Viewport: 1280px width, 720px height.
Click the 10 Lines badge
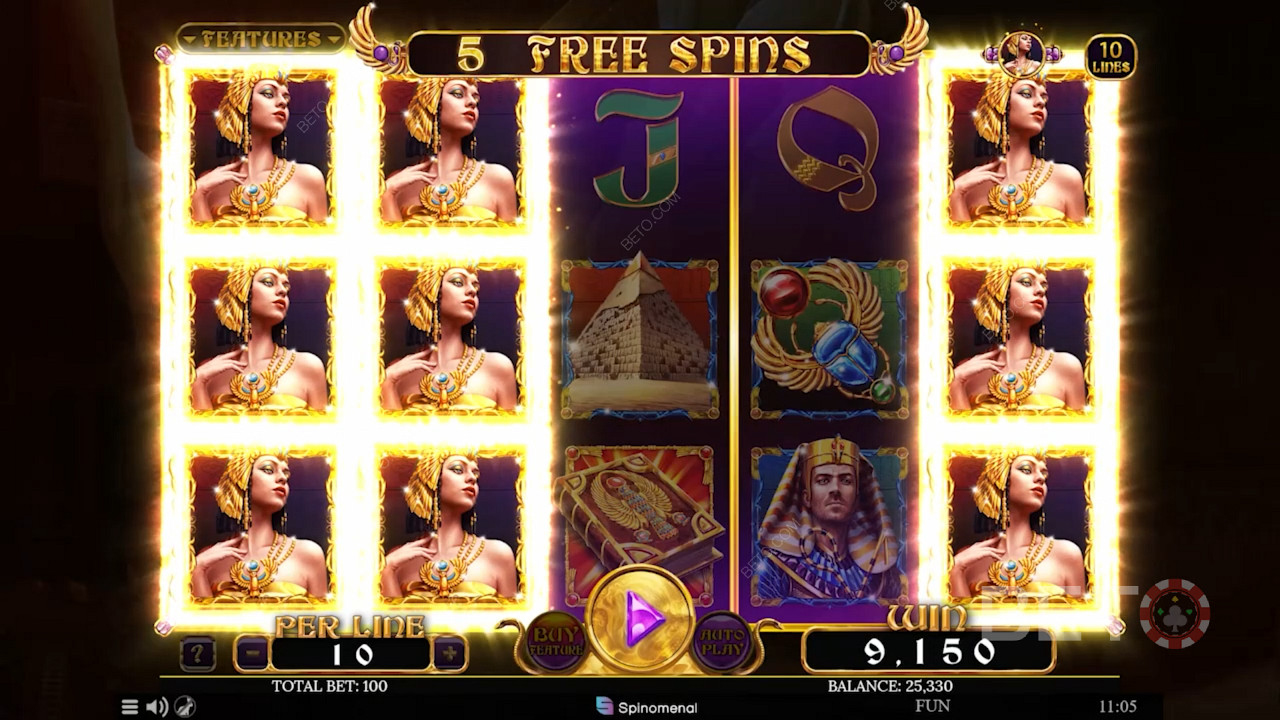(1110, 57)
